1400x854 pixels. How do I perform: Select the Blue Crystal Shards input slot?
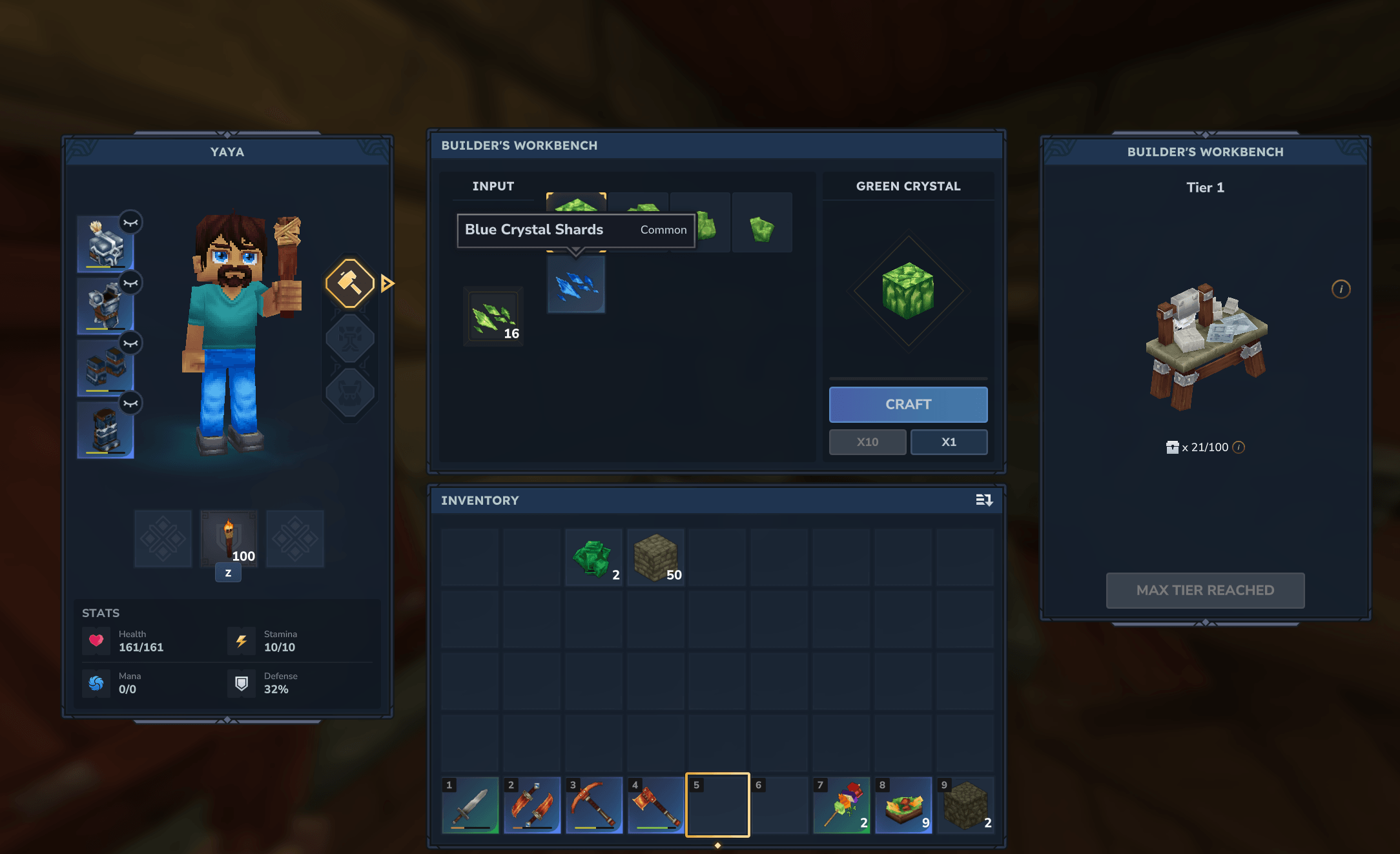[x=576, y=285]
